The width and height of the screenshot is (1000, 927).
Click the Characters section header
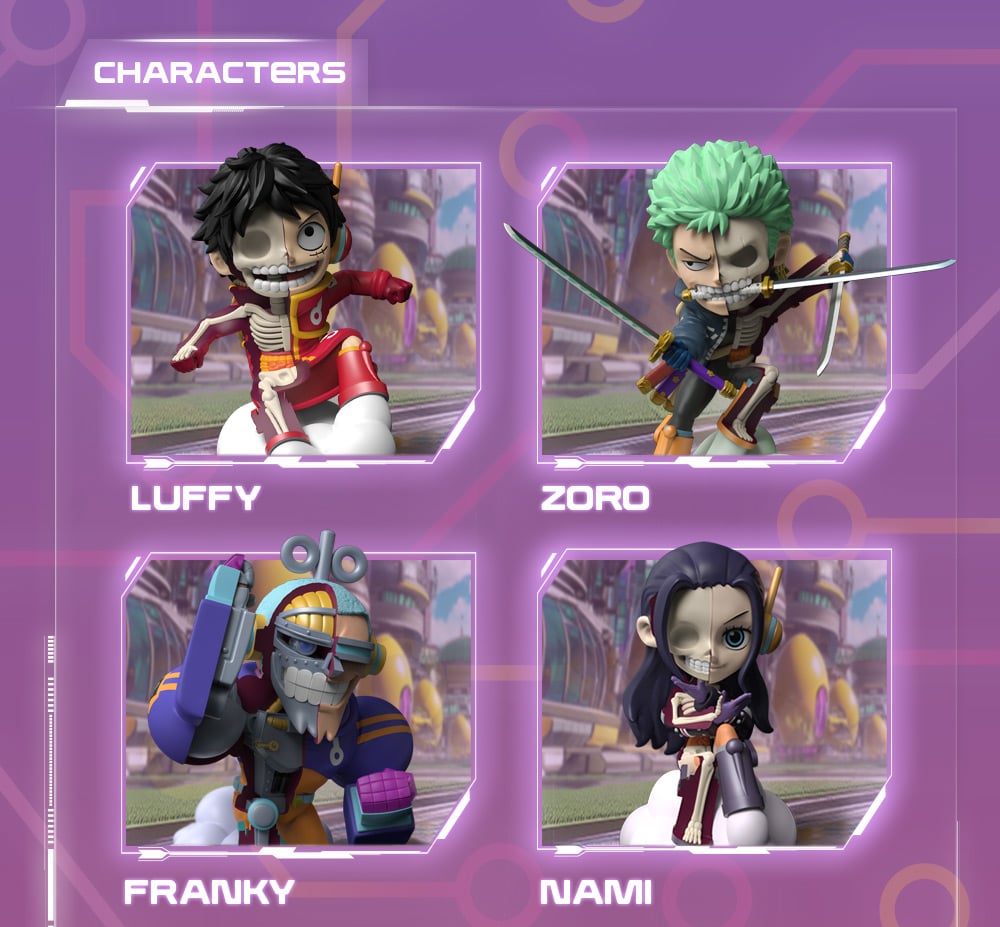pos(220,73)
